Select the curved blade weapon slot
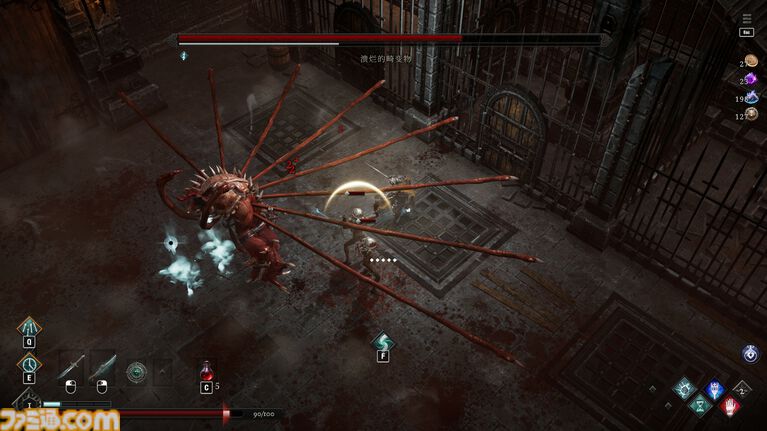Screen dimensions: 767x431 [101, 369]
